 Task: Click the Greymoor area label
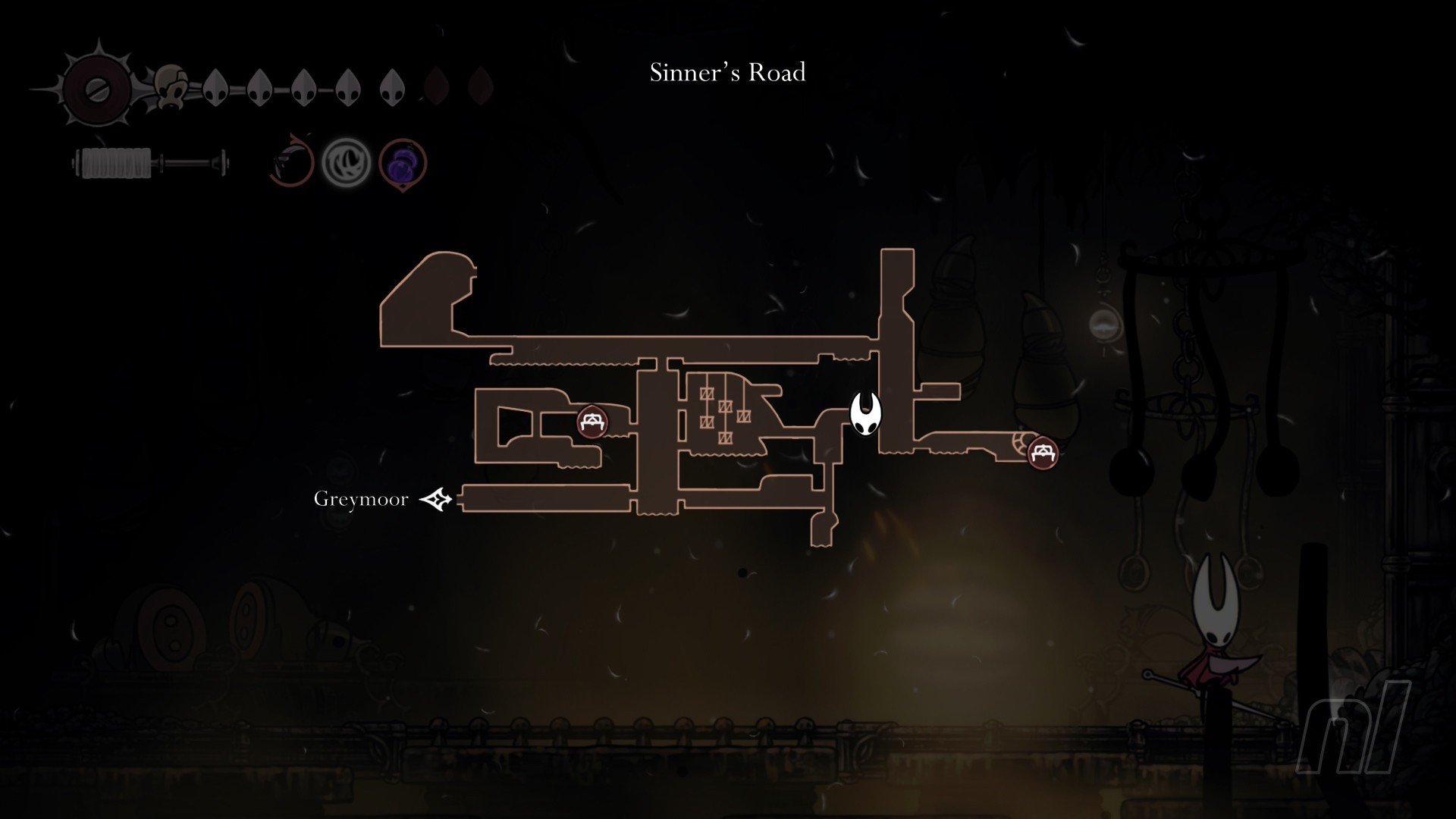[x=361, y=499]
